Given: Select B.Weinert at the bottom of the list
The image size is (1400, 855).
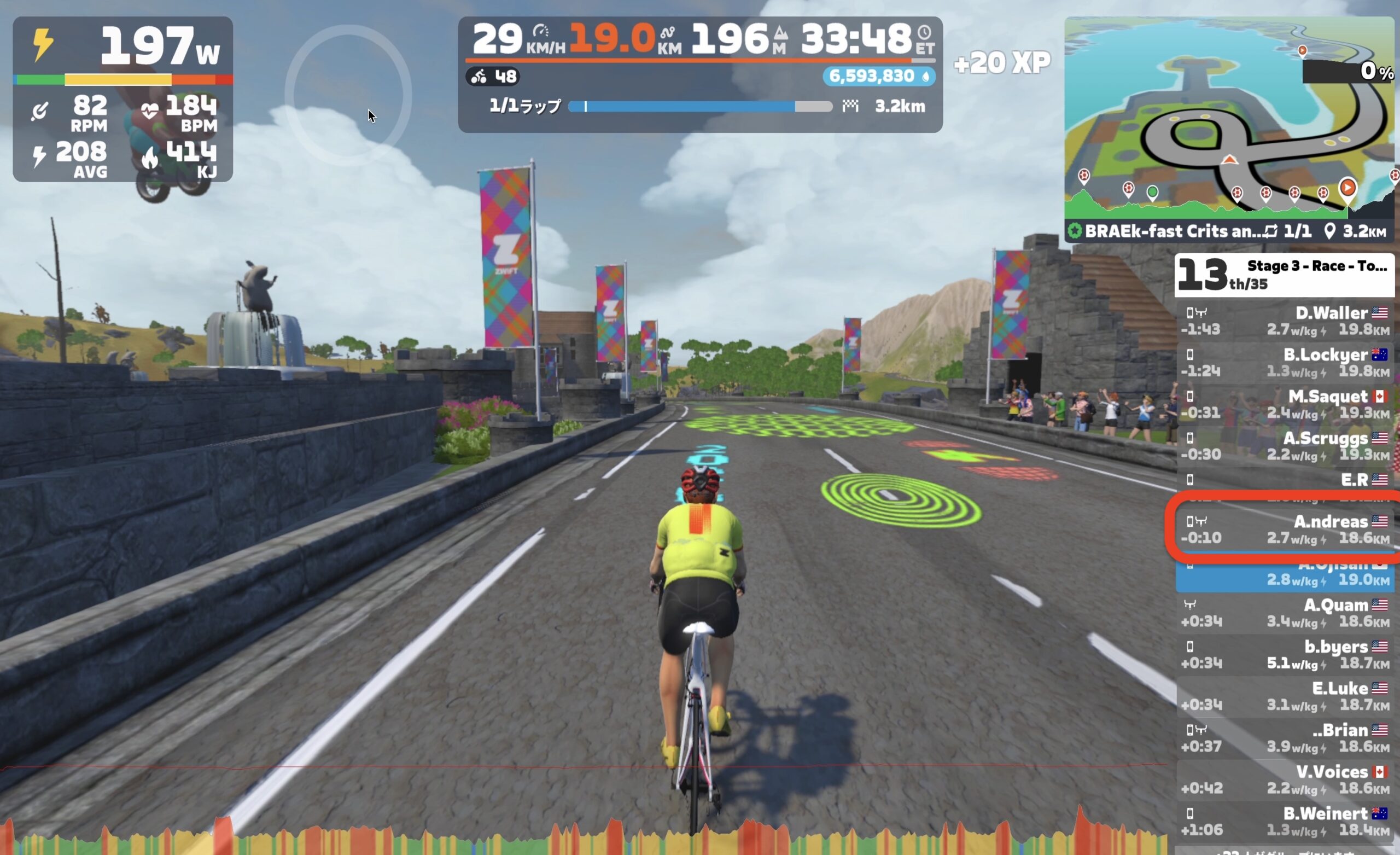Looking at the screenshot, I should pos(1284,822).
